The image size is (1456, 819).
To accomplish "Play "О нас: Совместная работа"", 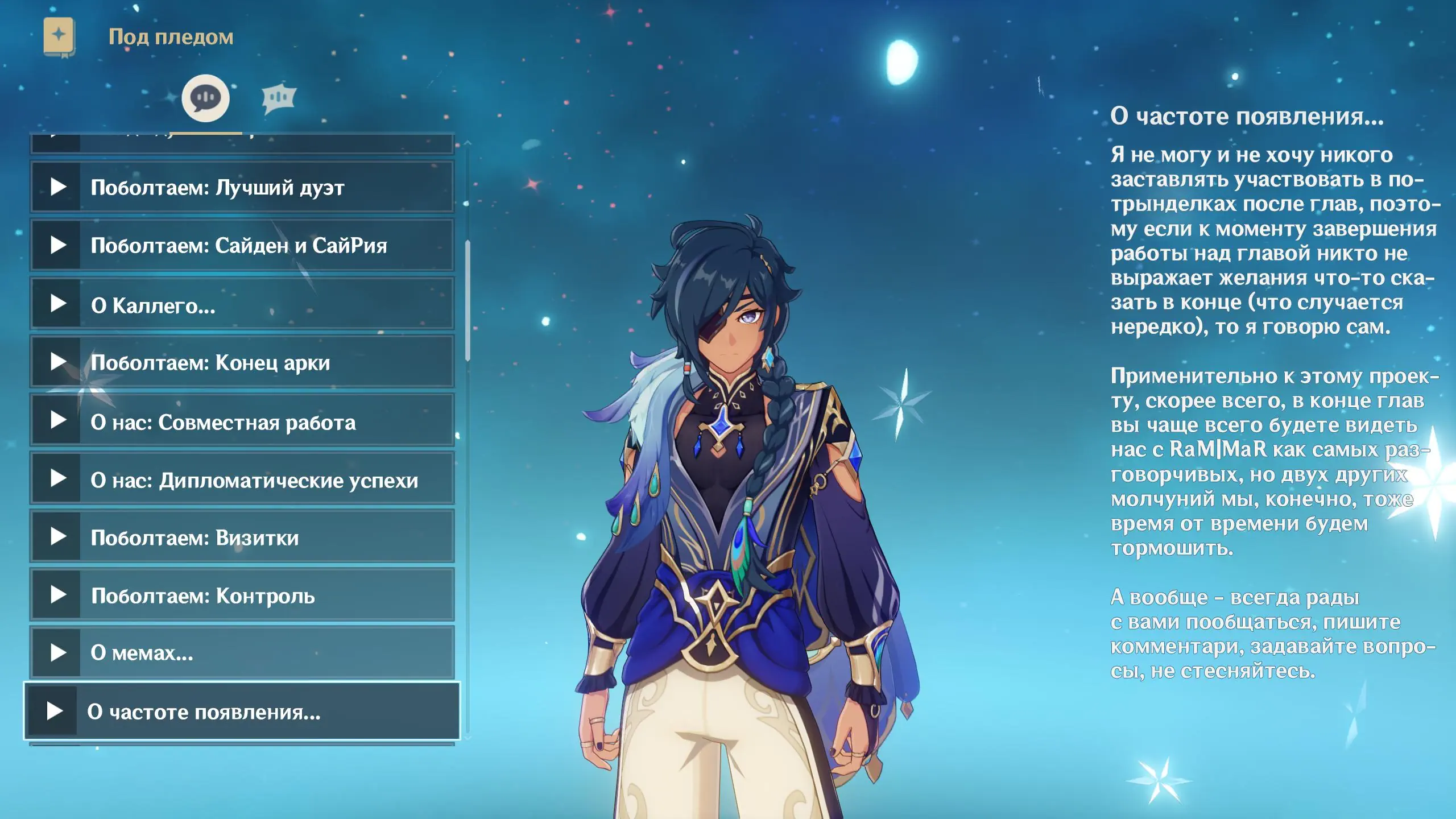I will tap(242, 421).
